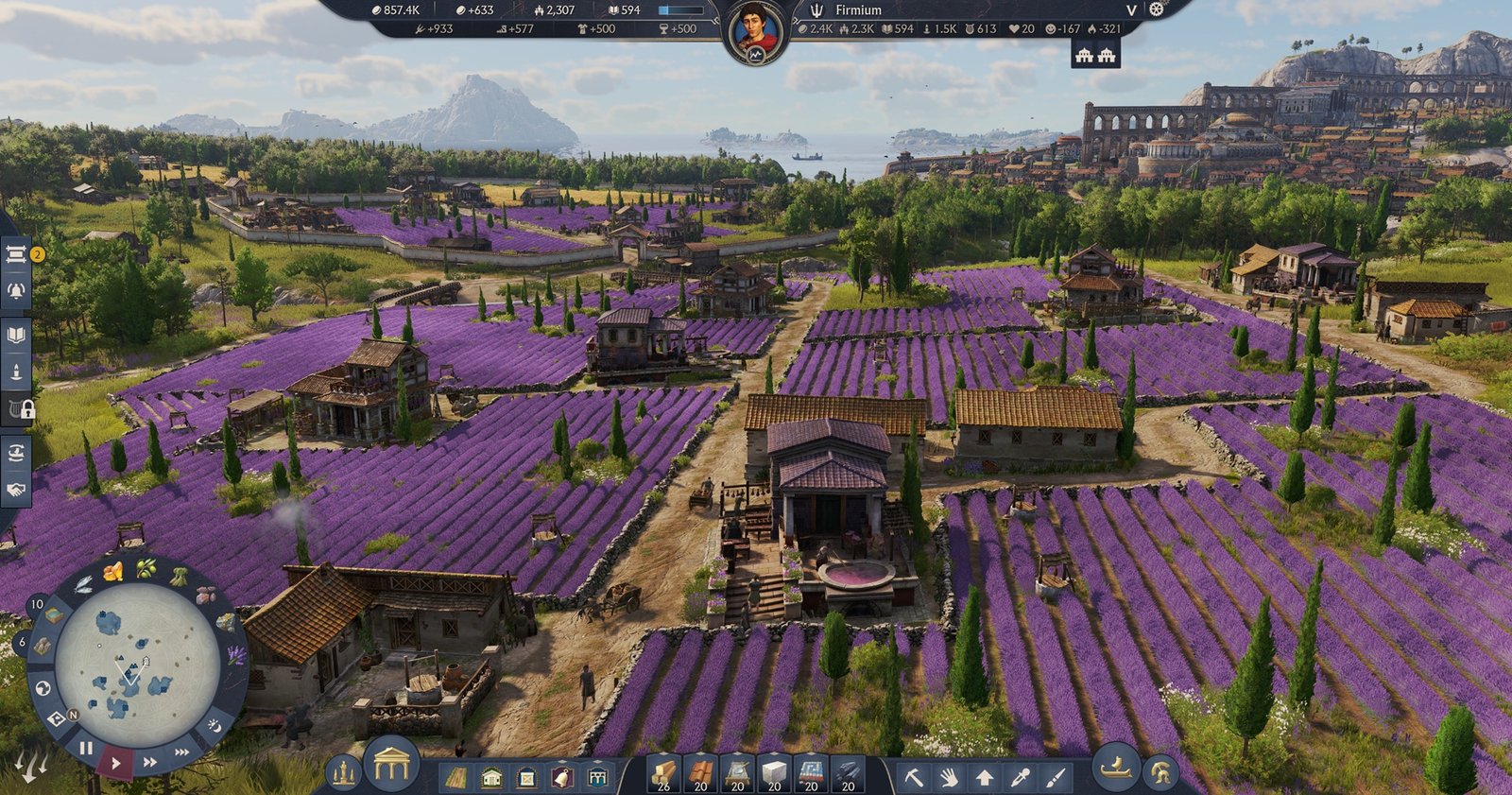
Task: Select the demolish hammer tool
Action: pyautogui.click(x=915, y=778)
